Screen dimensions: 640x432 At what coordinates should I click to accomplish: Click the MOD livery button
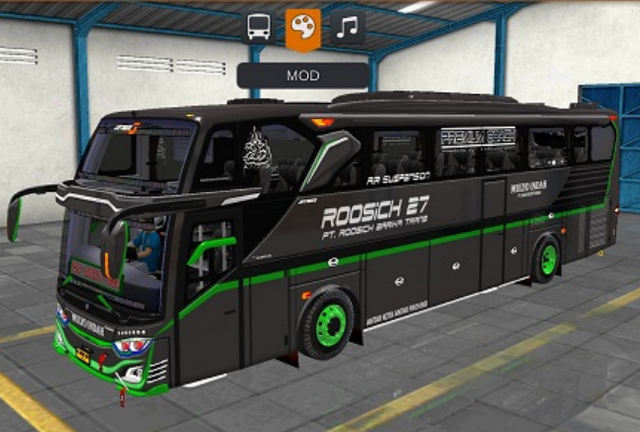pos(303,75)
